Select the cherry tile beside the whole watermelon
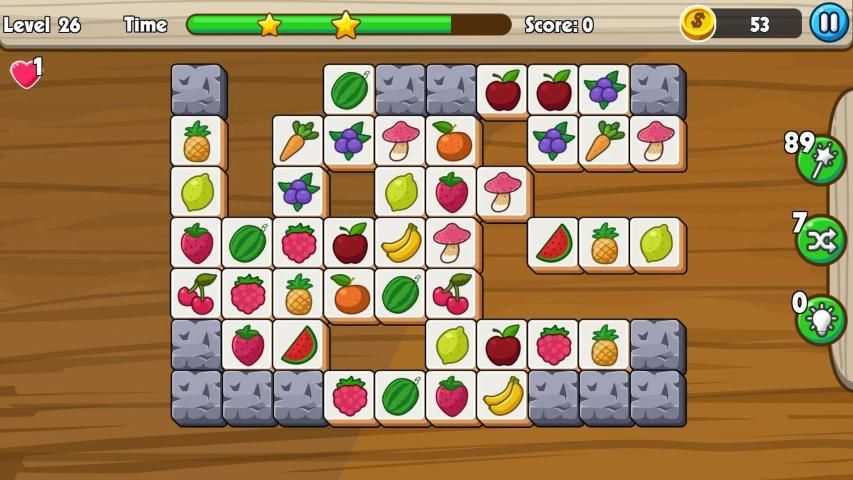Image resolution: width=853 pixels, height=480 pixels. [452, 294]
